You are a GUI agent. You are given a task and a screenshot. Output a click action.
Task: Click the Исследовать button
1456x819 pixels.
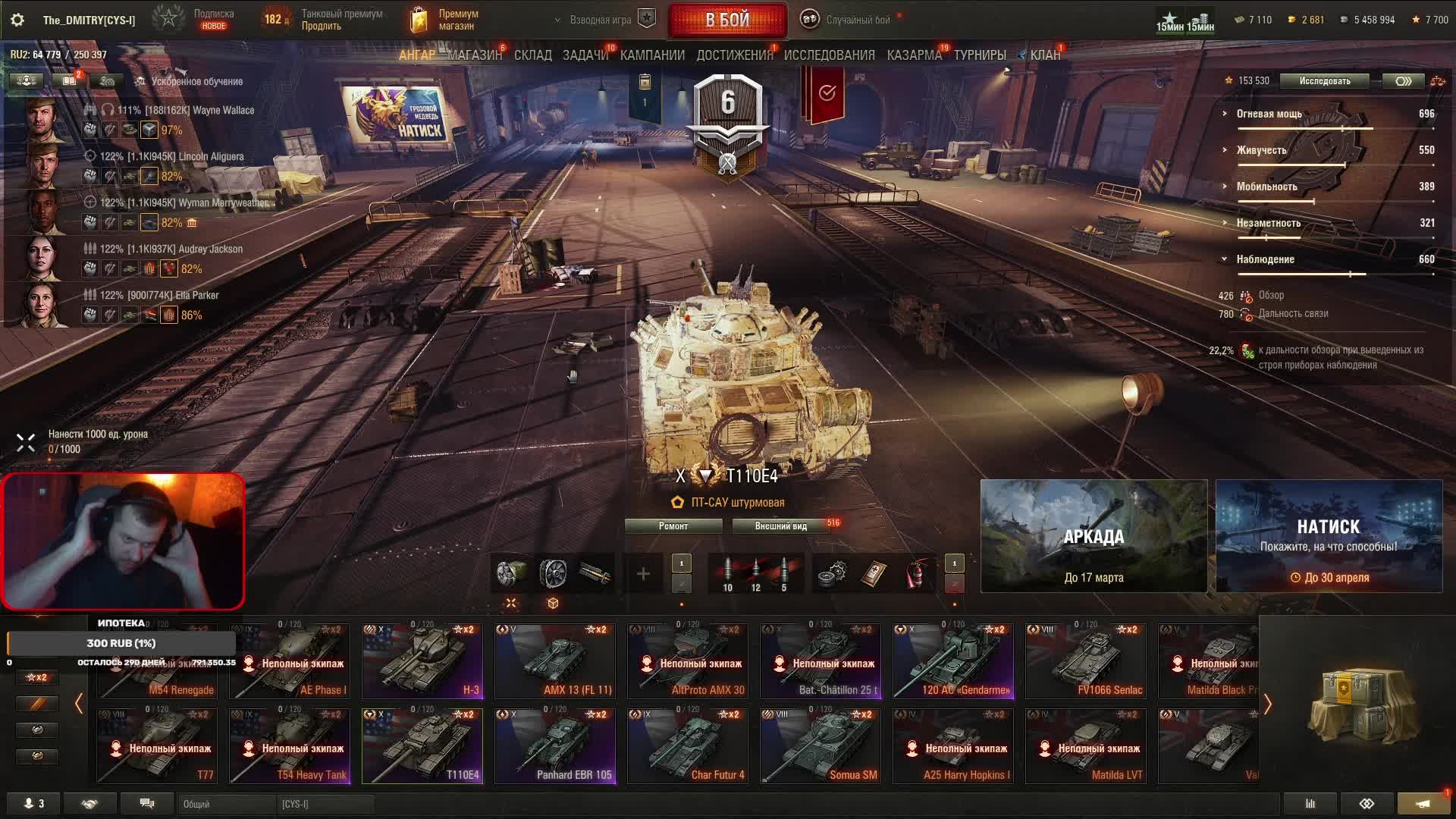tap(1324, 81)
